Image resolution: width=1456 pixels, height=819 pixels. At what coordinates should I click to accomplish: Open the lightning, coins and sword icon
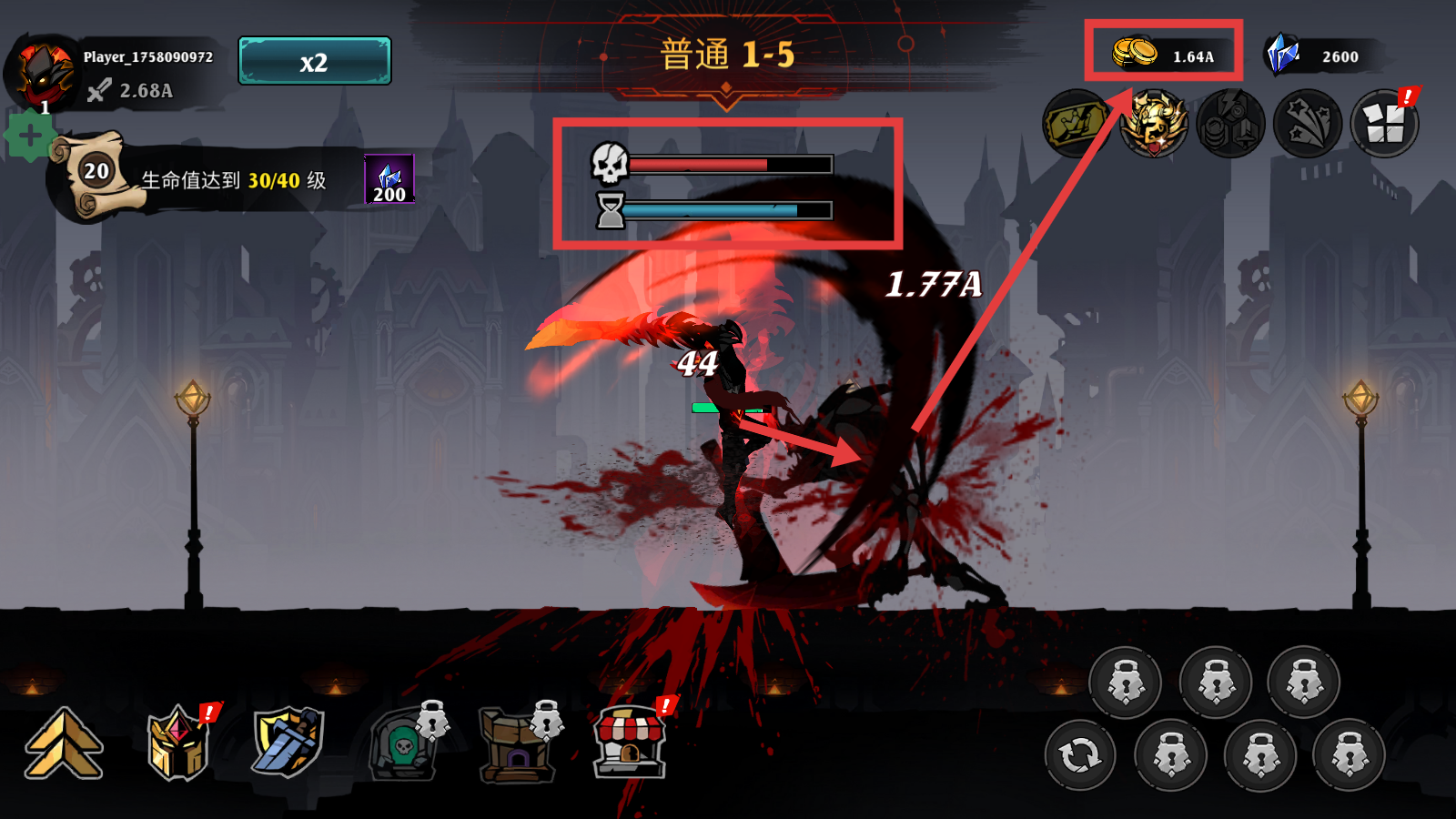[x=1230, y=124]
